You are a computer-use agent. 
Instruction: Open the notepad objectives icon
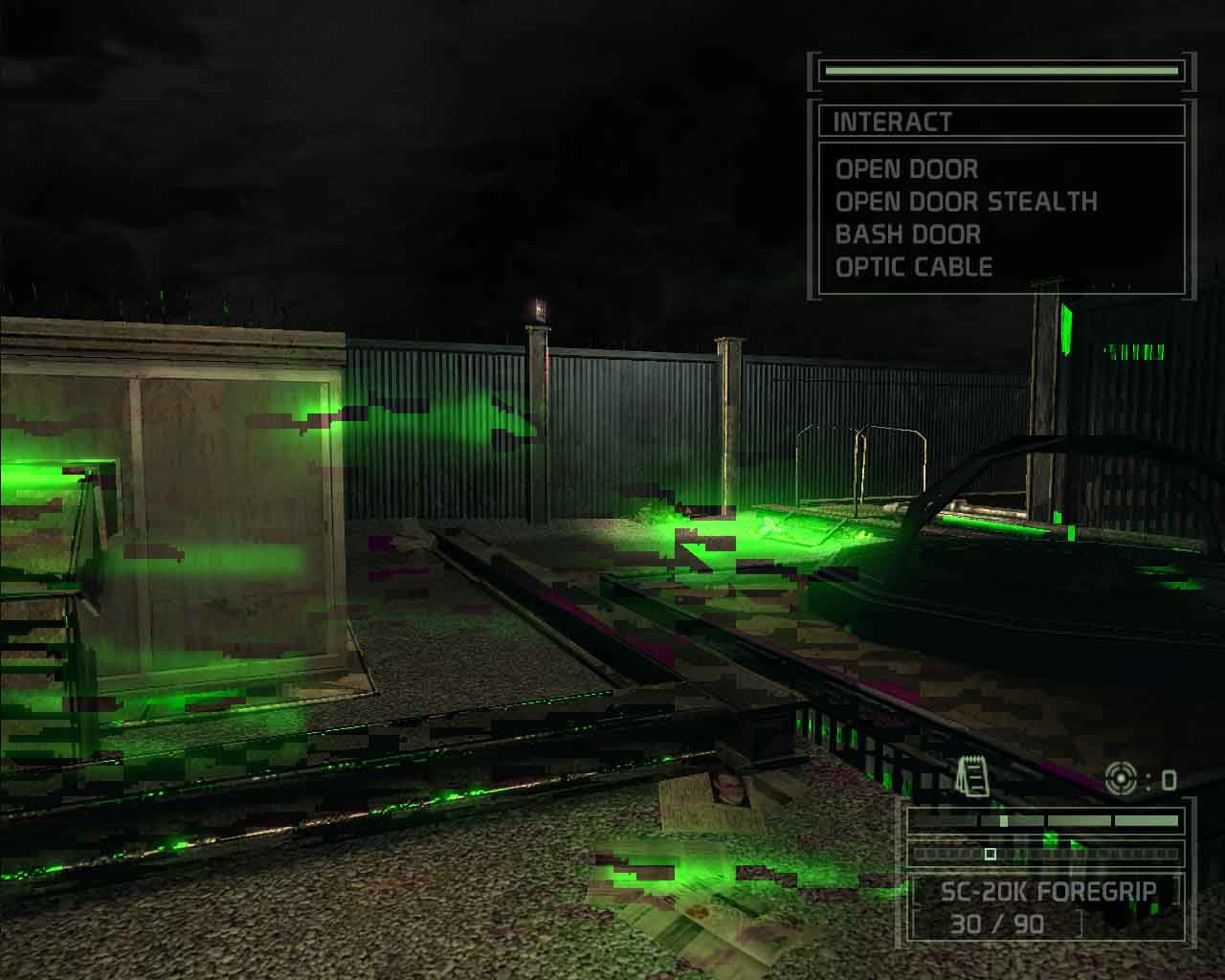(x=973, y=776)
